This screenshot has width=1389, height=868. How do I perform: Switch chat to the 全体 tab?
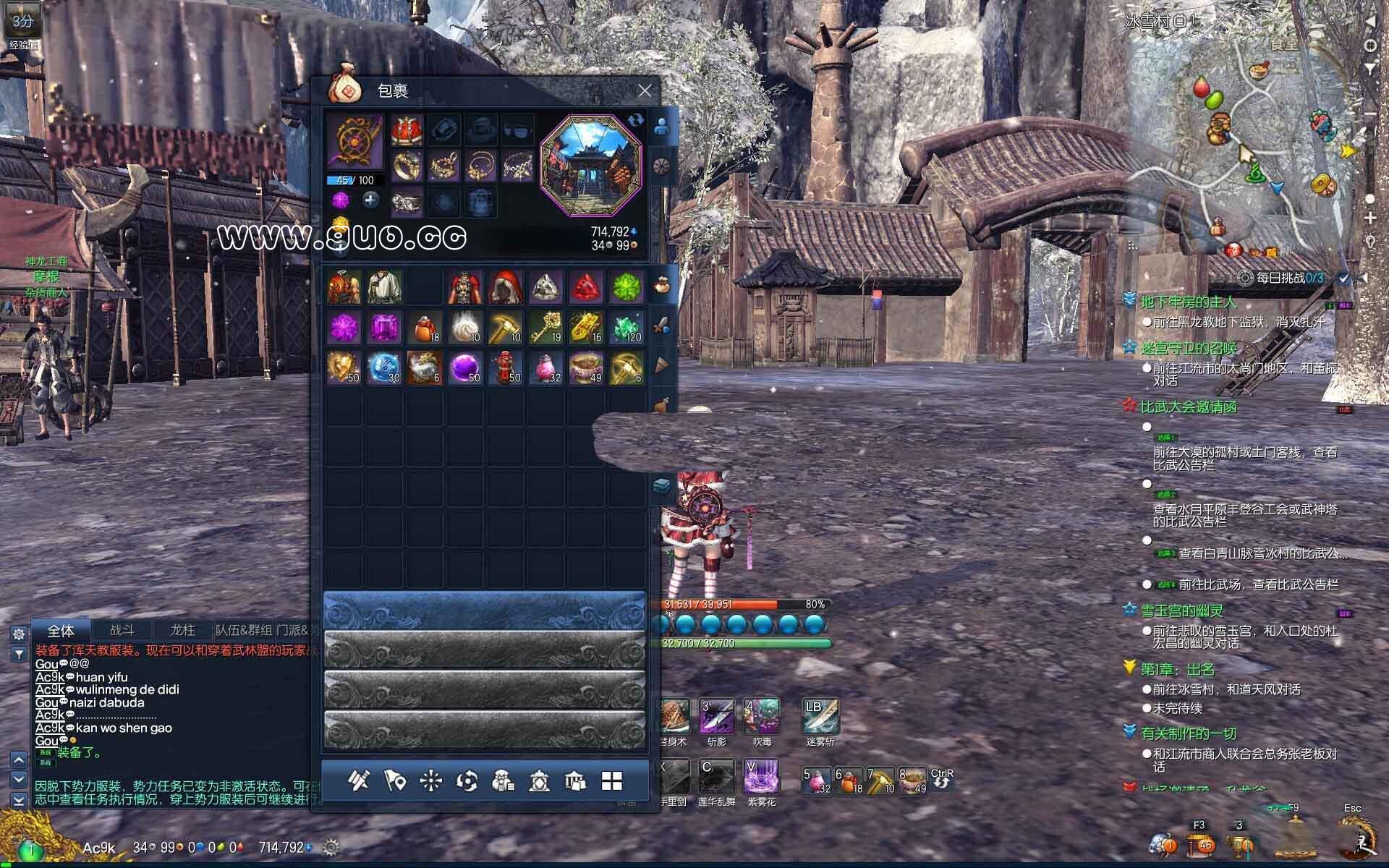(x=61, y=630)
